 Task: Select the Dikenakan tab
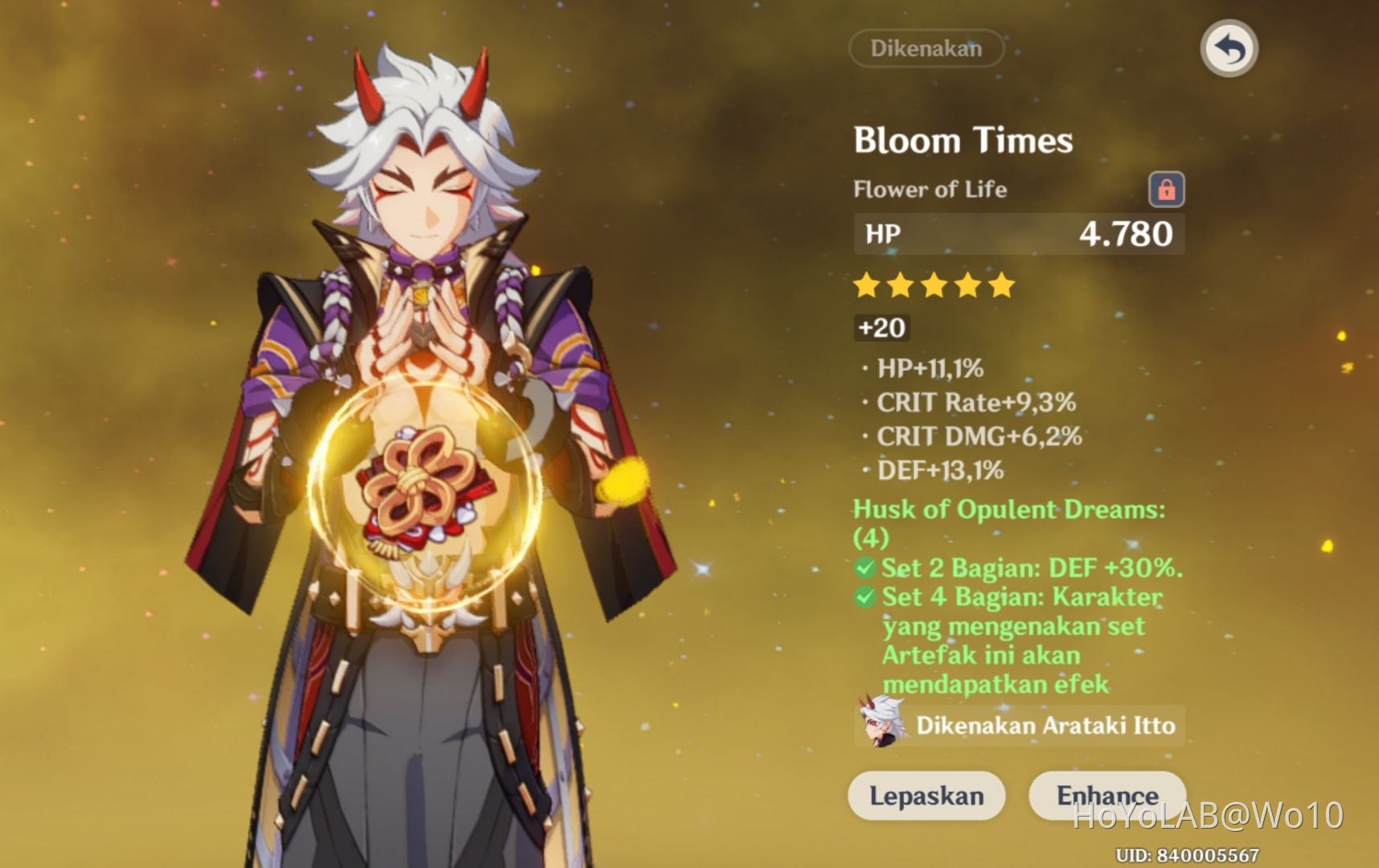point(925,48)
